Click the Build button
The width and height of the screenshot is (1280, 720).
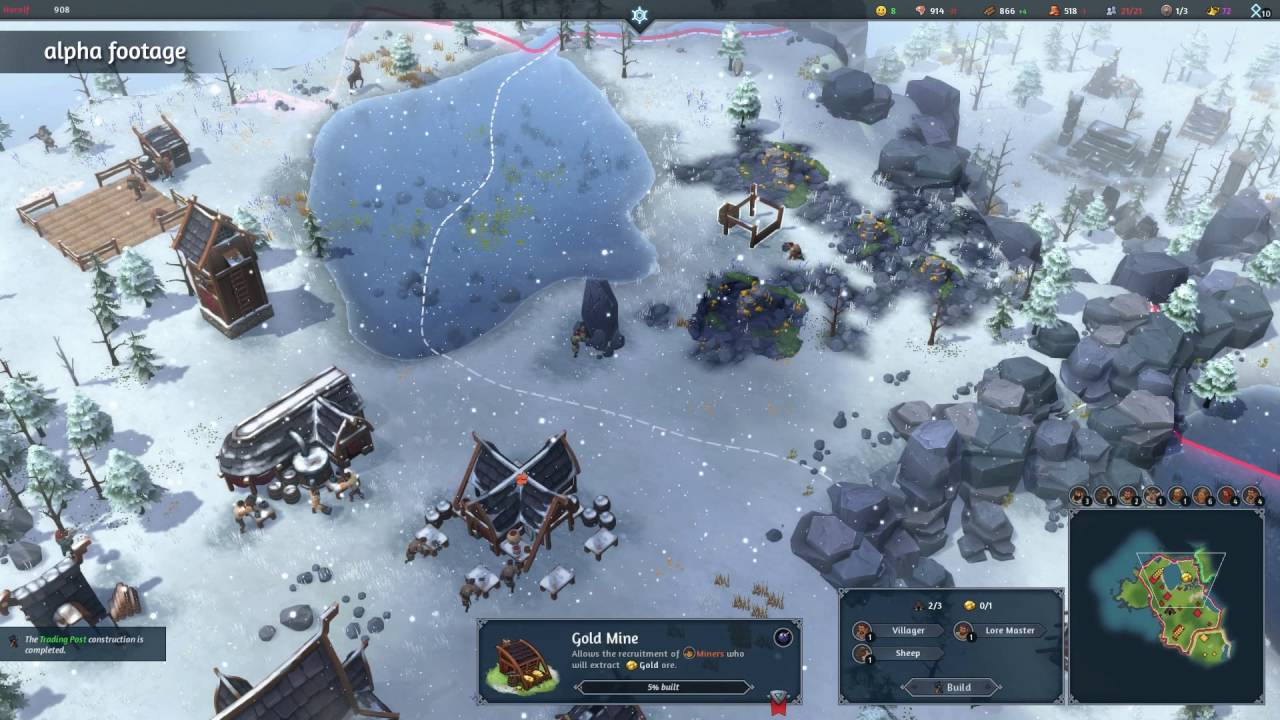point(951,687)
